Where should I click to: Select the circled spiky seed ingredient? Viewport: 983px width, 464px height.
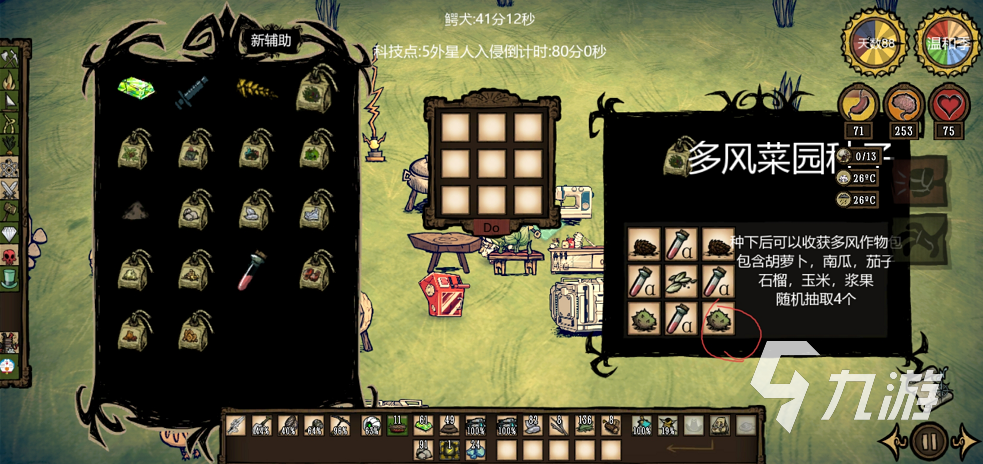pyautogui.click(x=717, y=318)
